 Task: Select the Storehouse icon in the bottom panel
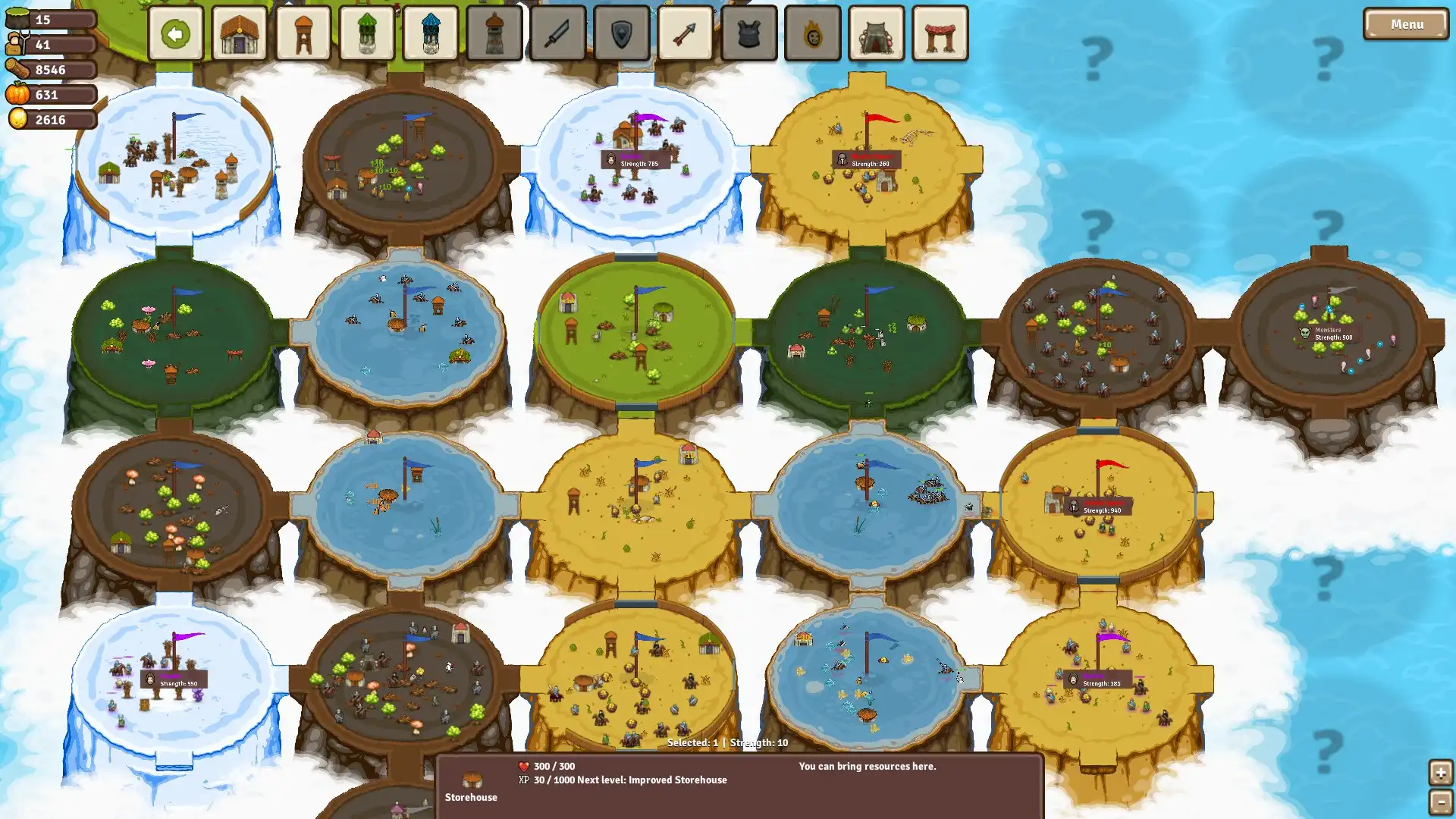tap(471, 781)
